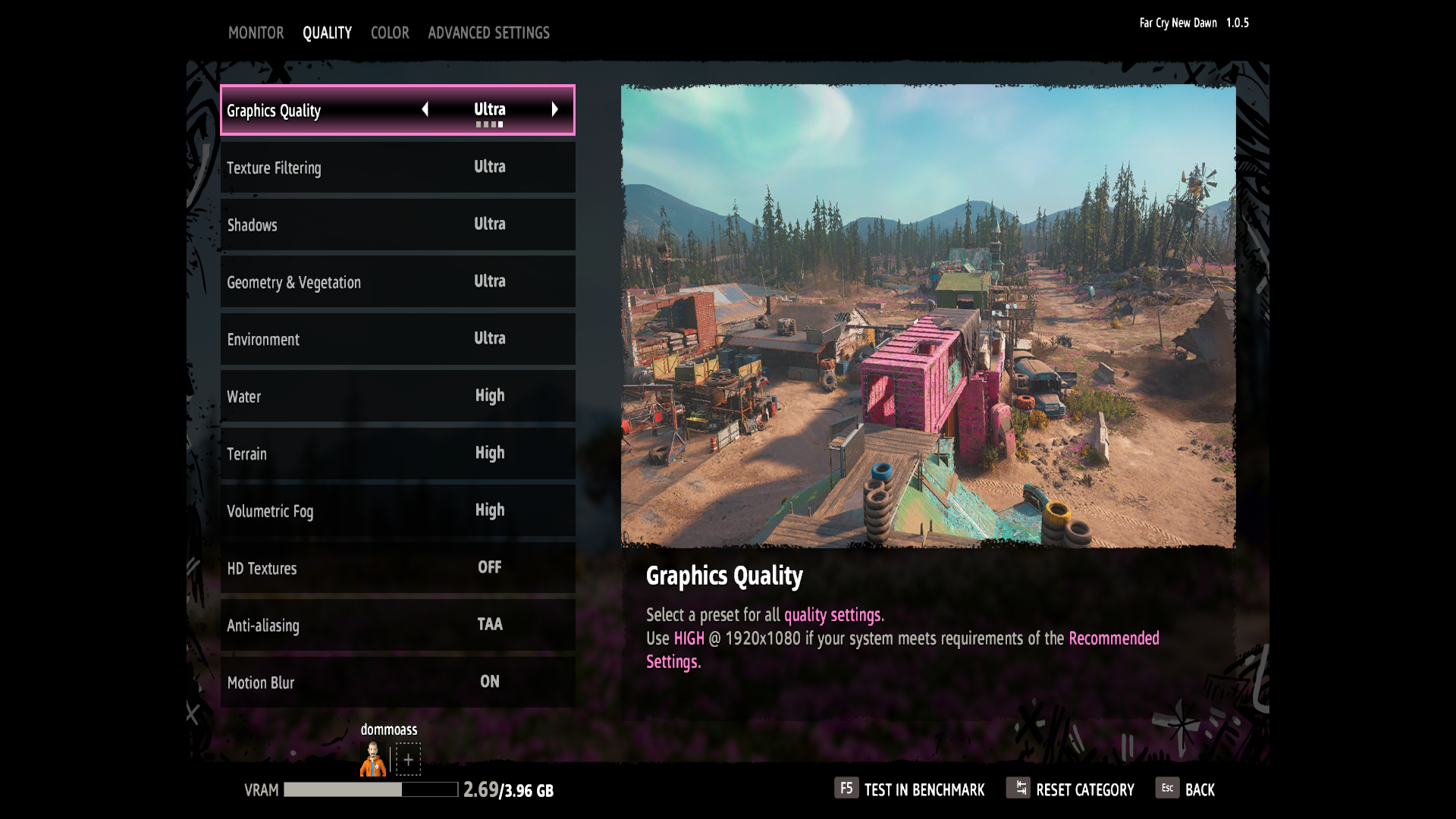Screen dimensions: 1456x819
Task: Toggle the Motion Blur setting
Action: pos(397,682)
